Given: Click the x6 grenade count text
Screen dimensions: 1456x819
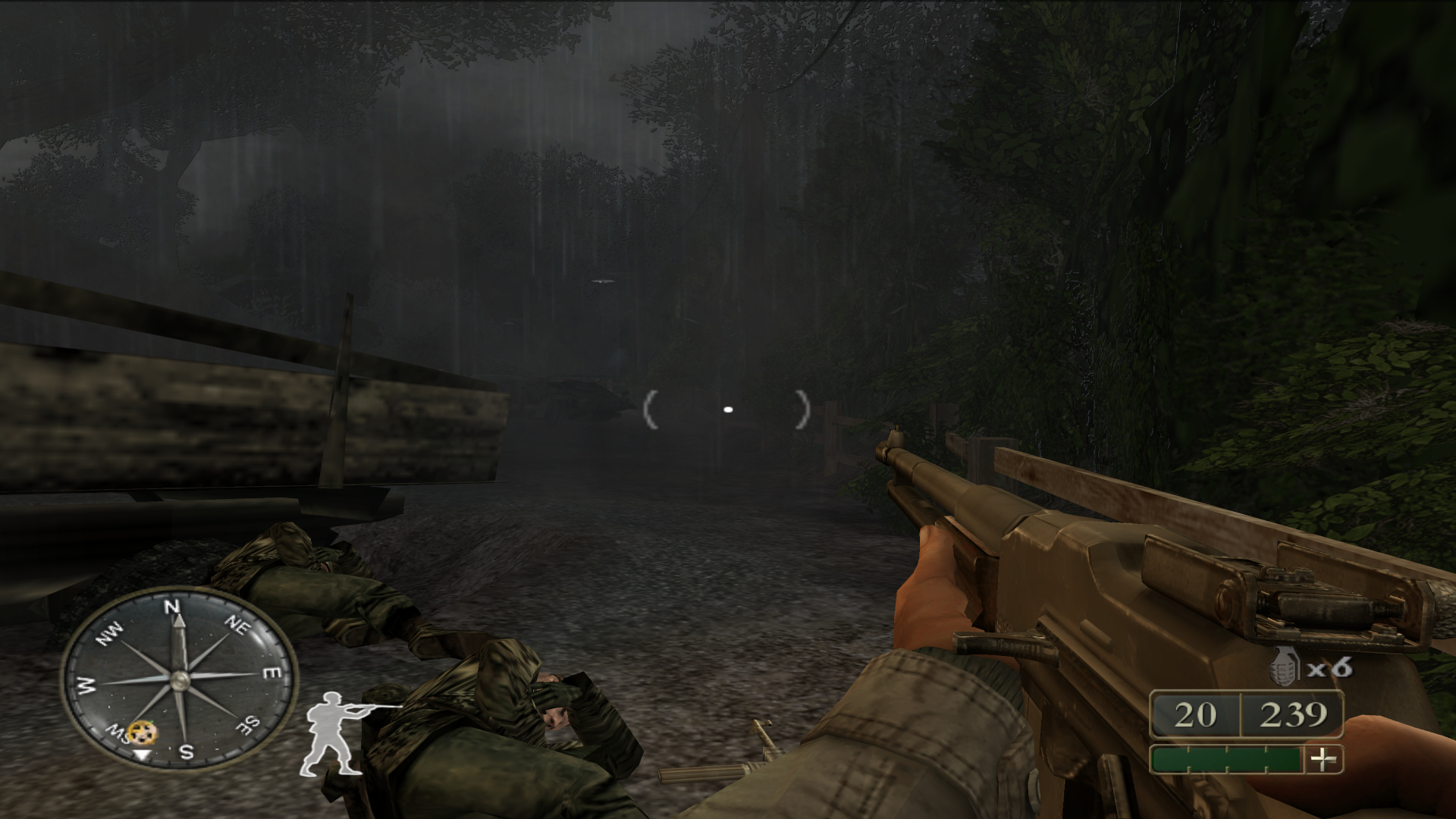Looking at the screenshot, I should [1328, 667].
